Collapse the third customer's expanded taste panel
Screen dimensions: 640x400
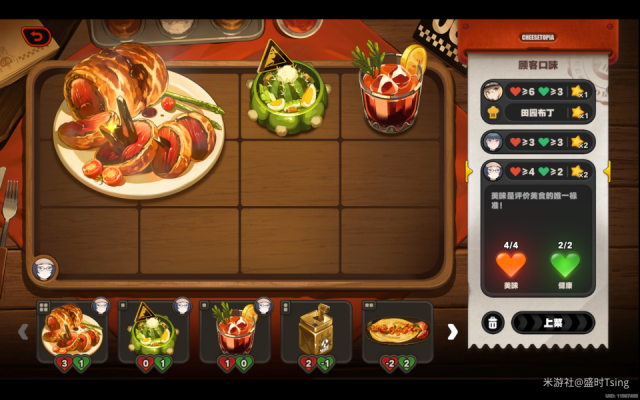pos(537,171)
